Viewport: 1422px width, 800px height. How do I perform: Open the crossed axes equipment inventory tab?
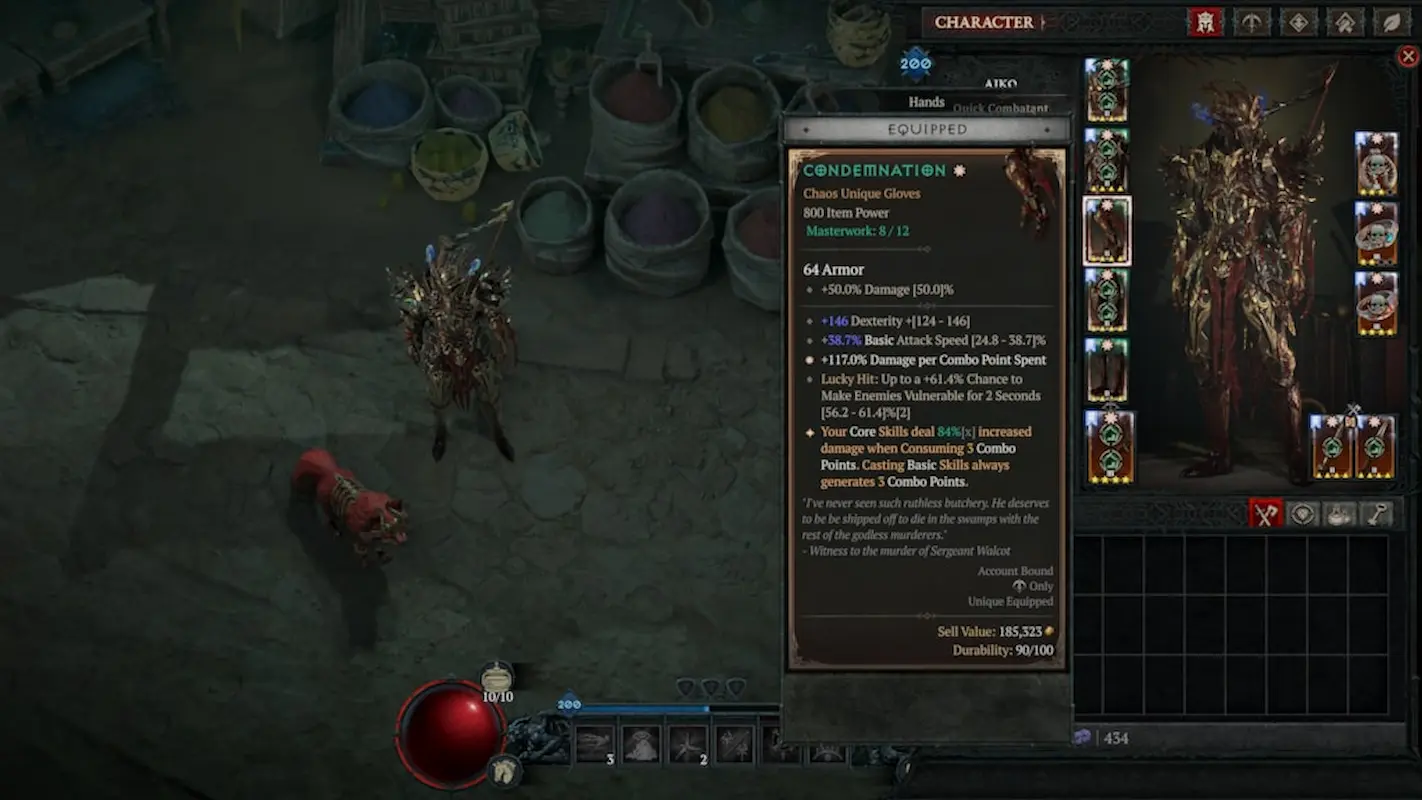(x=1266, y=514)
